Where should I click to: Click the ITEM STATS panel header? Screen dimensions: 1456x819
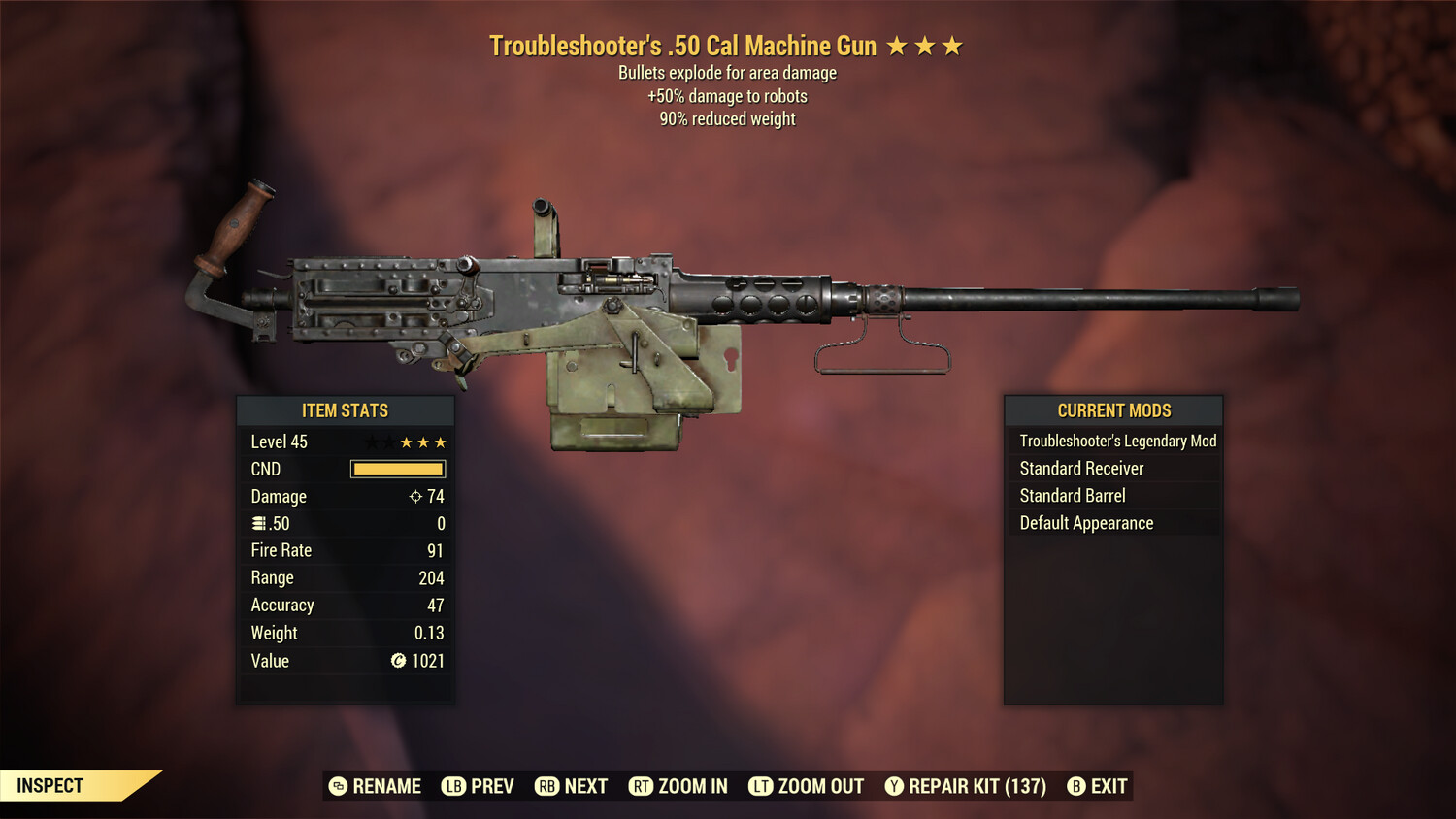click(x=346, y=410)
